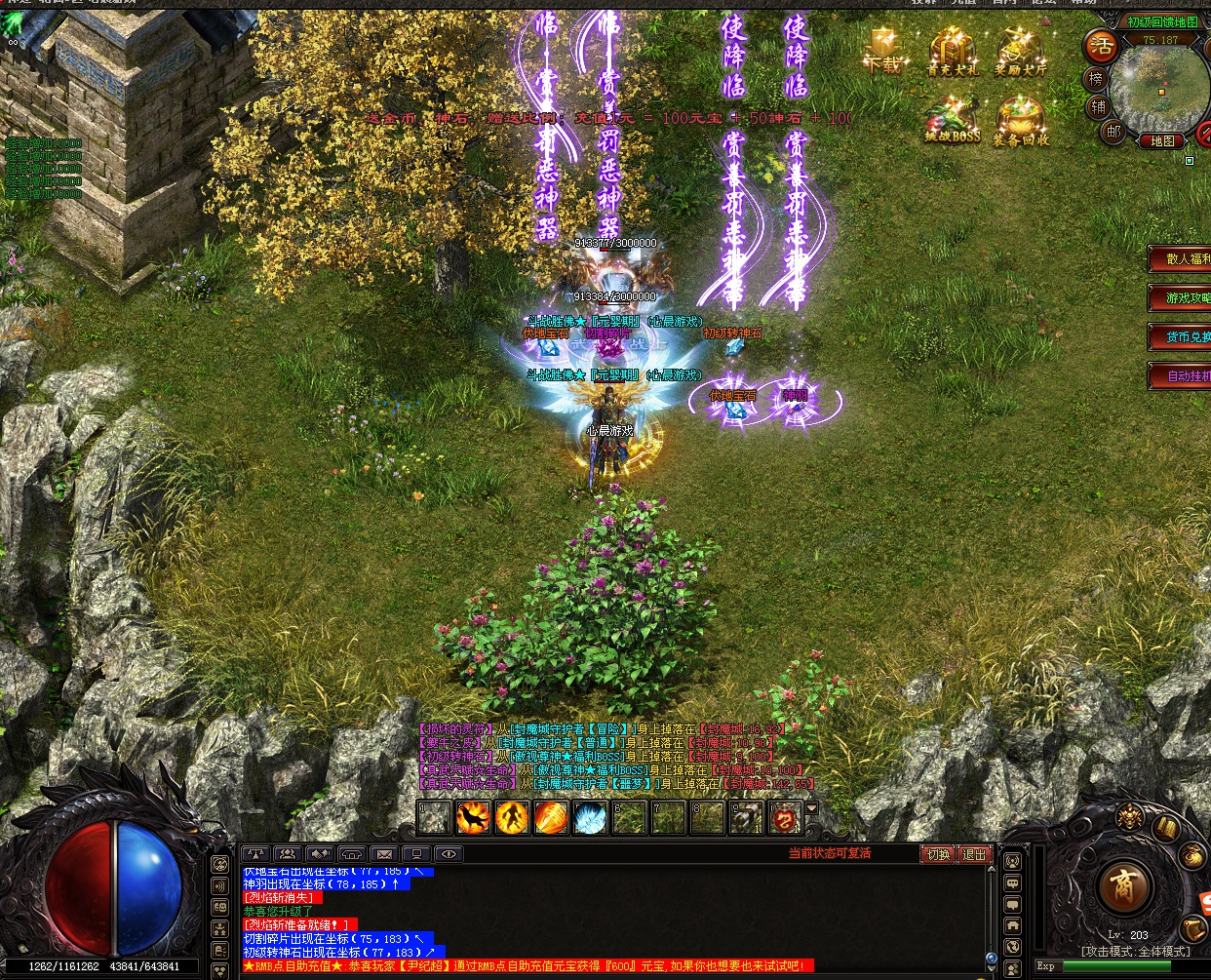Open the 地图 map button under minimap
1211x980 pixels.
click(x=1162, y=141)
